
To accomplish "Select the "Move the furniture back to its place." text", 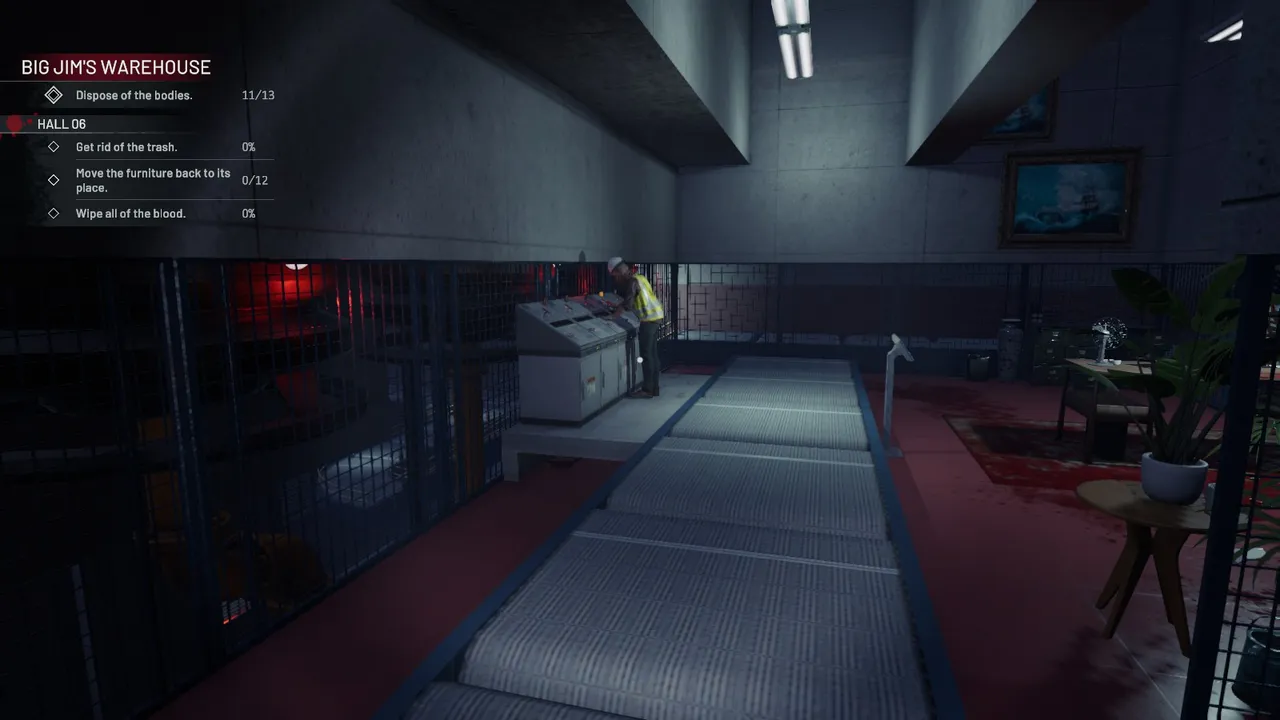I will pyautogui.click(x=153, y=180).
